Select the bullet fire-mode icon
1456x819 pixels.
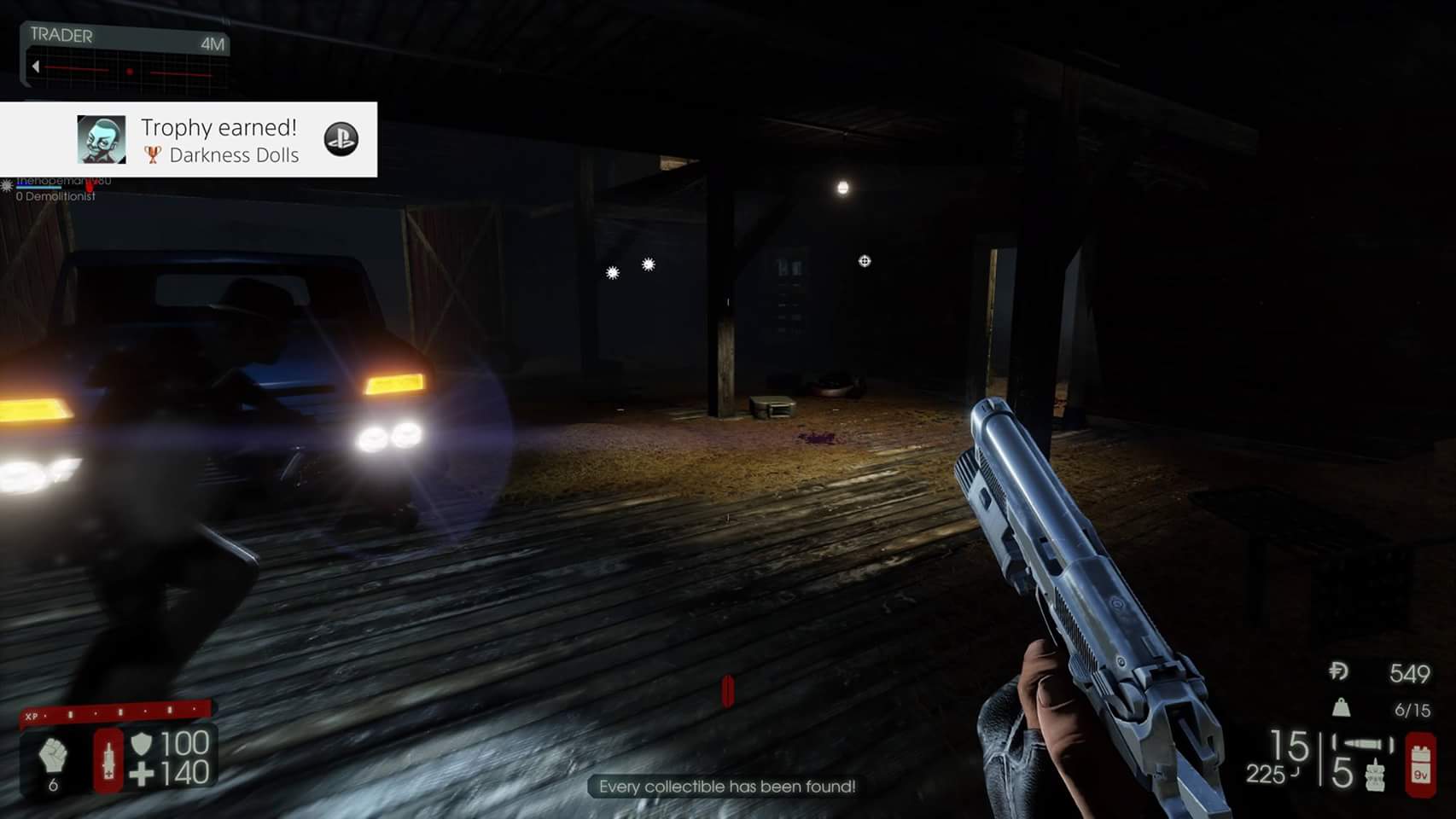(x=1362, y=744)
